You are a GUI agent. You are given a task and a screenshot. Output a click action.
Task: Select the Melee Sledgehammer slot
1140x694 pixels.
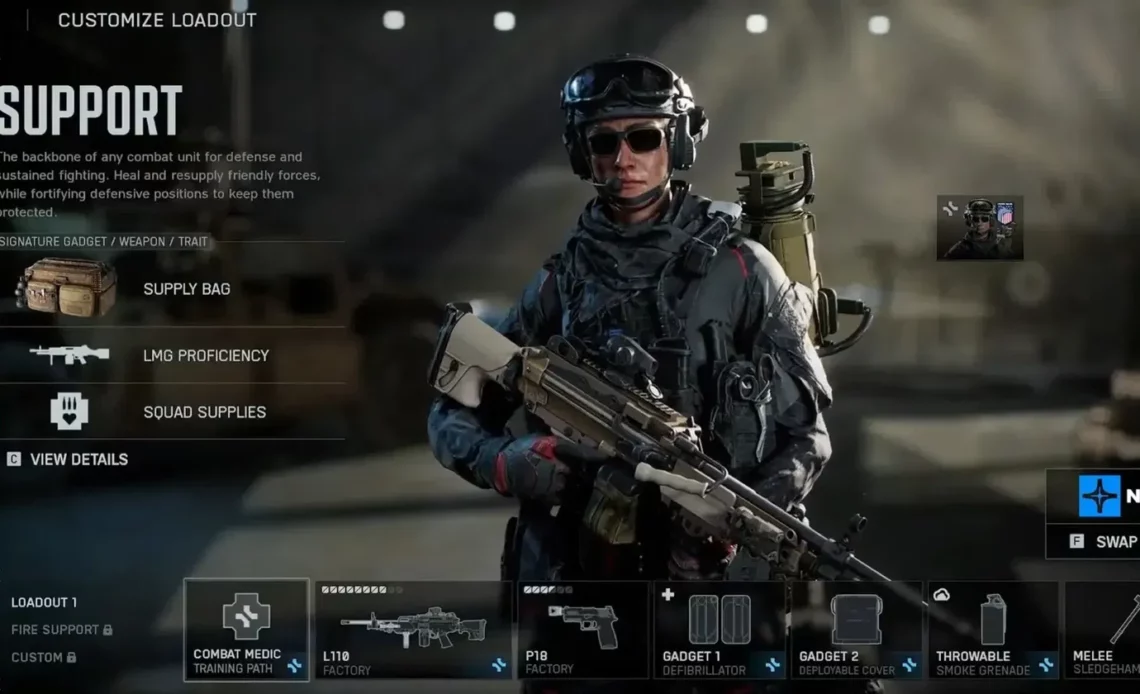1102,629
